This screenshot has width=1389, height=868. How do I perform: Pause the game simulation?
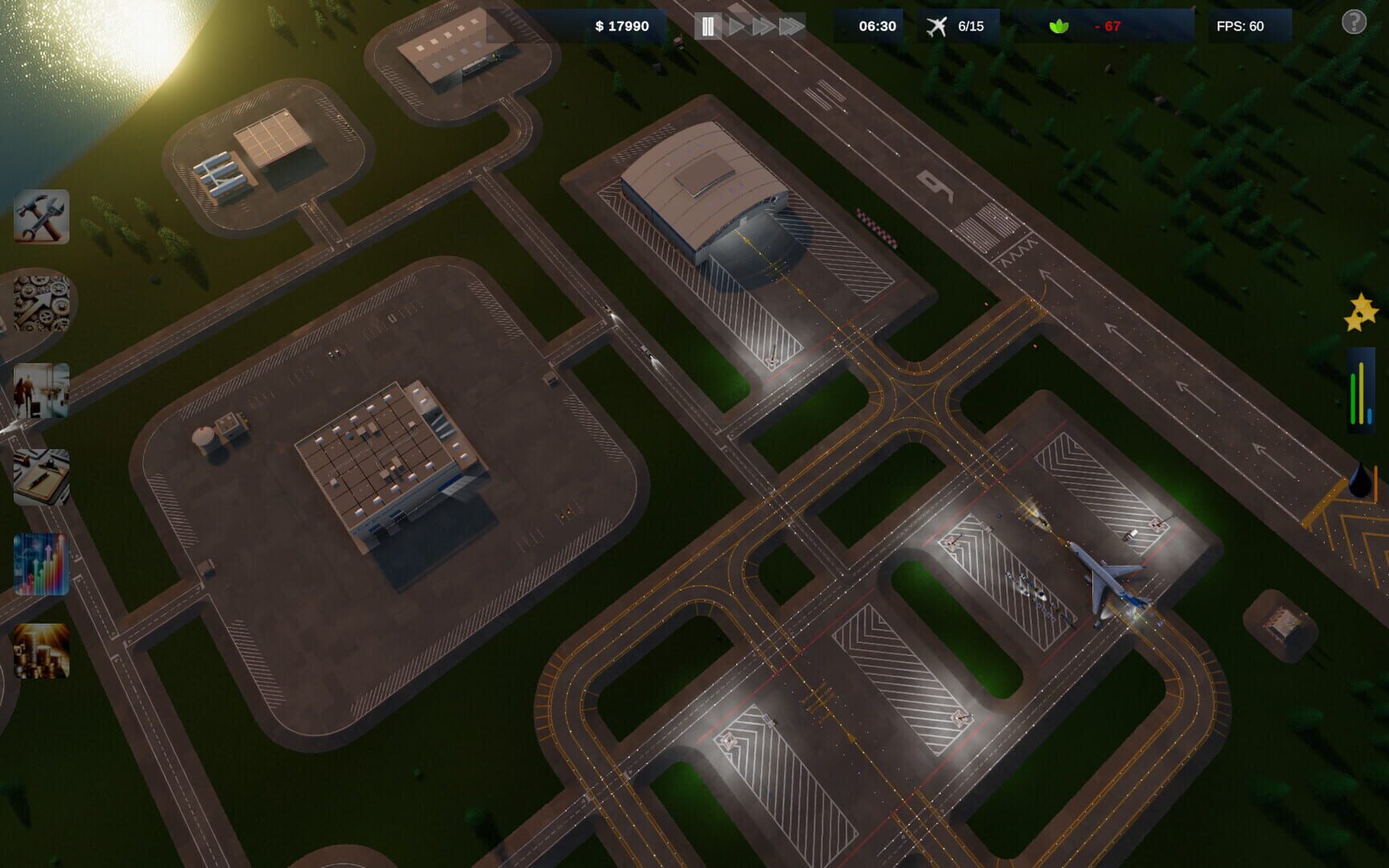click(x=707, y=25)
